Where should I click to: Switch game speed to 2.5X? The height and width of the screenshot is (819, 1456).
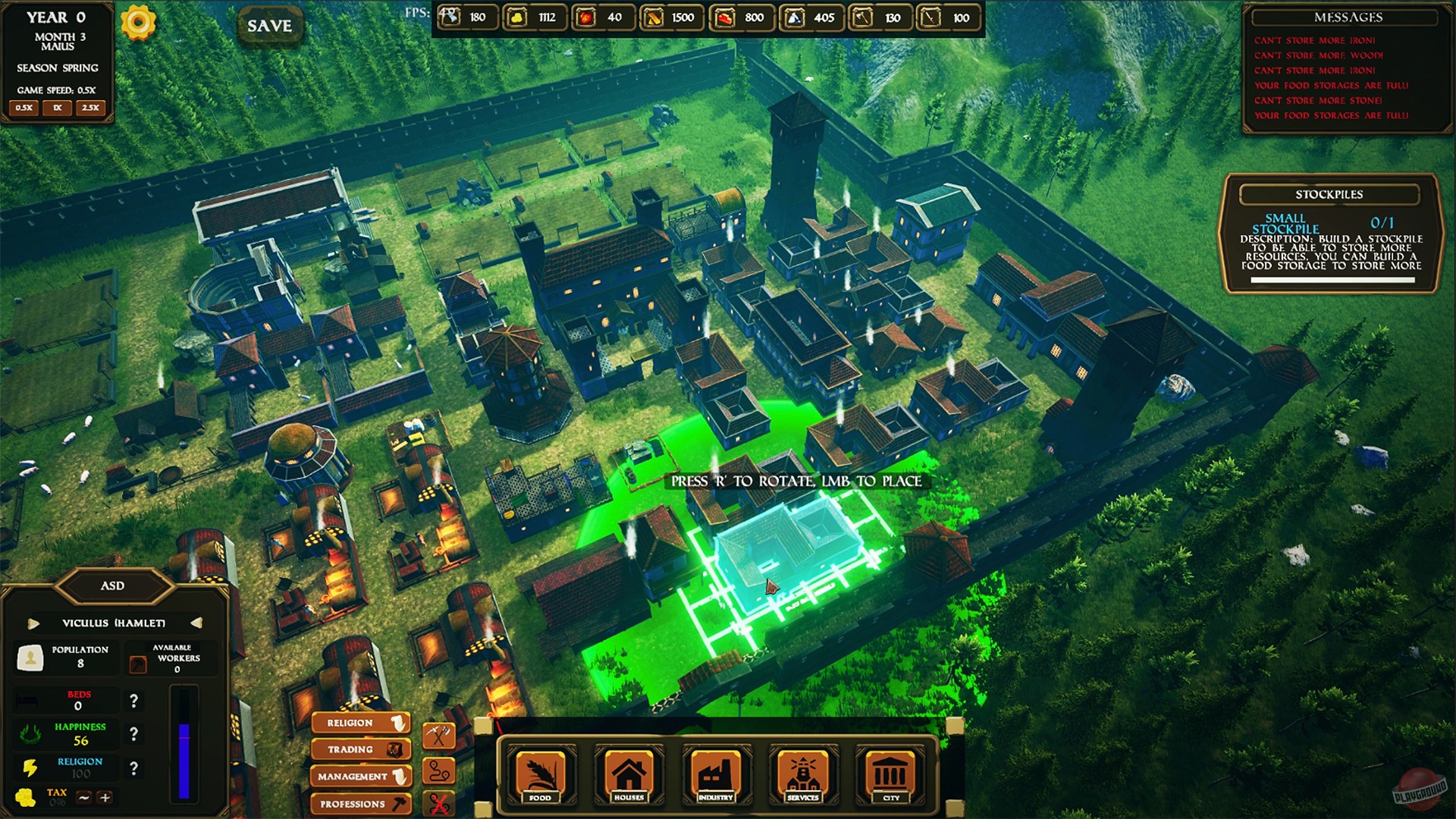point(90,108)
